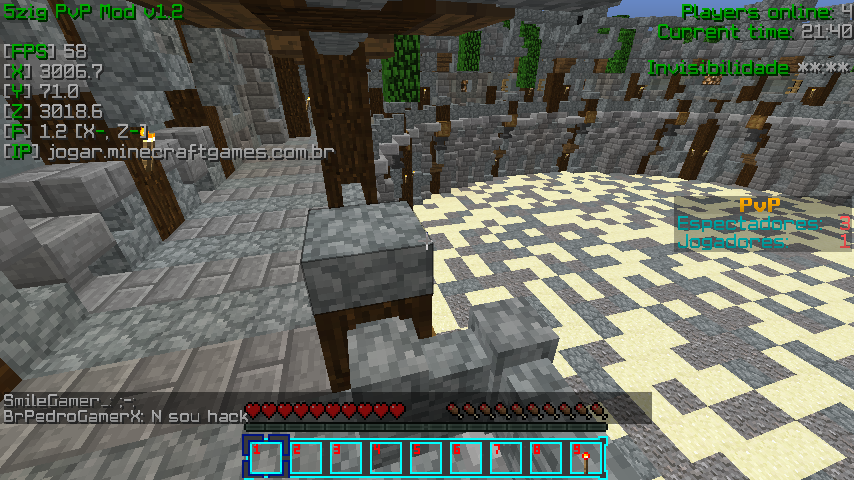Viewport: 854px width, 480px height.
Task: Select the redstone torch hotbar slot
Action: [585, 457]
